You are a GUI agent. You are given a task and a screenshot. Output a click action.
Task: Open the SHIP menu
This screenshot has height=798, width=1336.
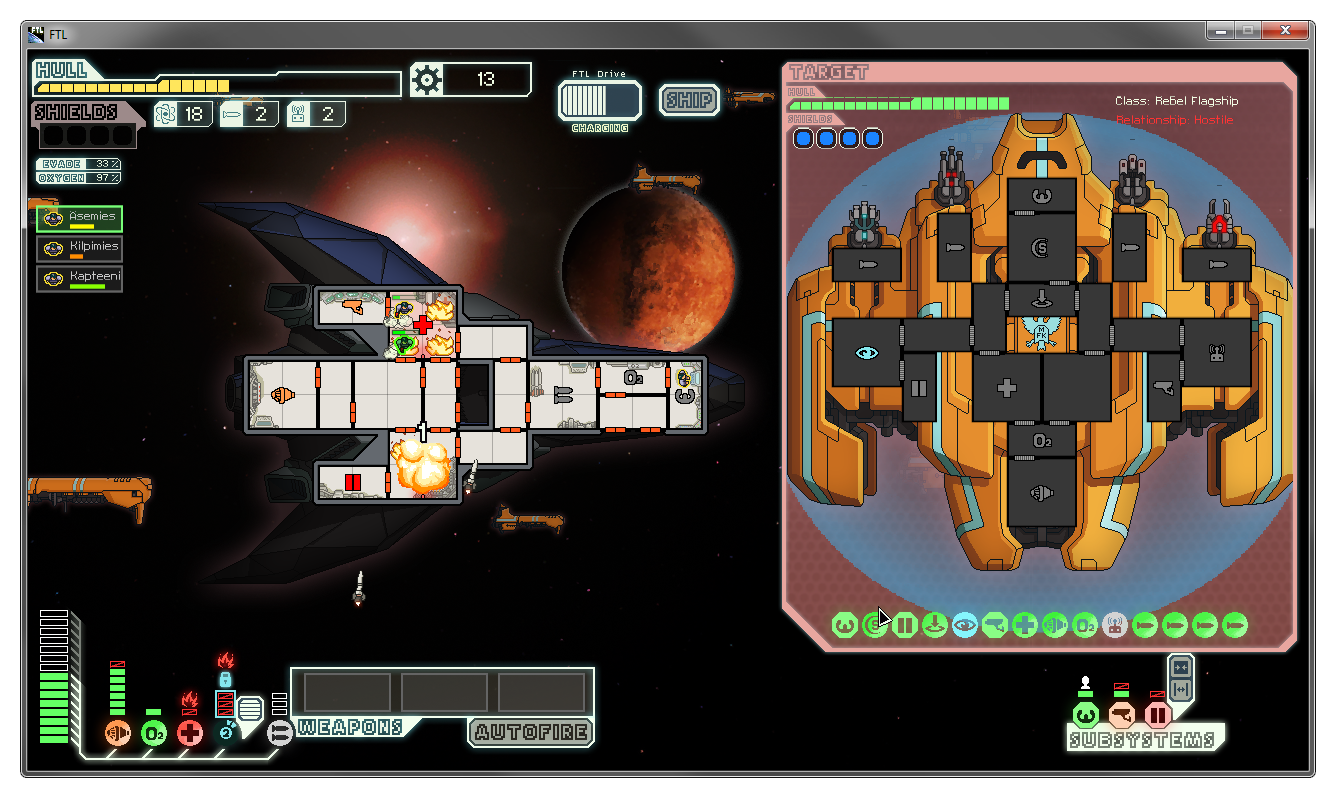click(x=689, y=100)
